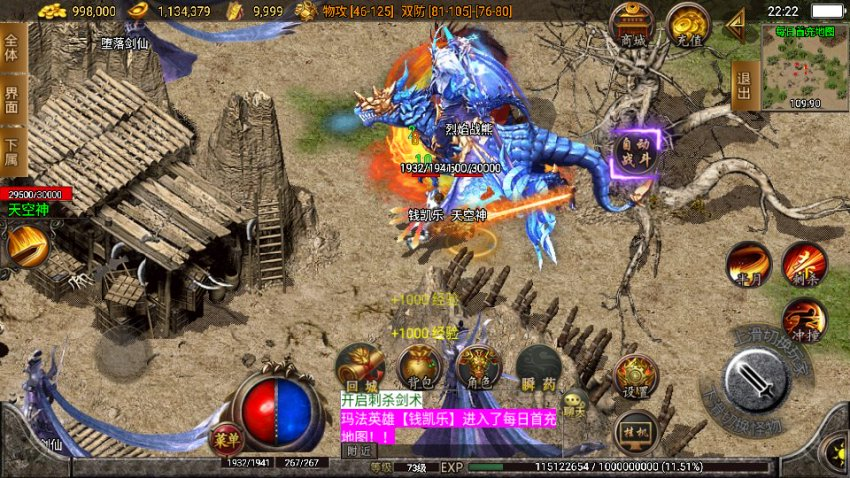Screen dimensions: 850x478
Task: Select the 界面 tab
Action: click(11, 100)
